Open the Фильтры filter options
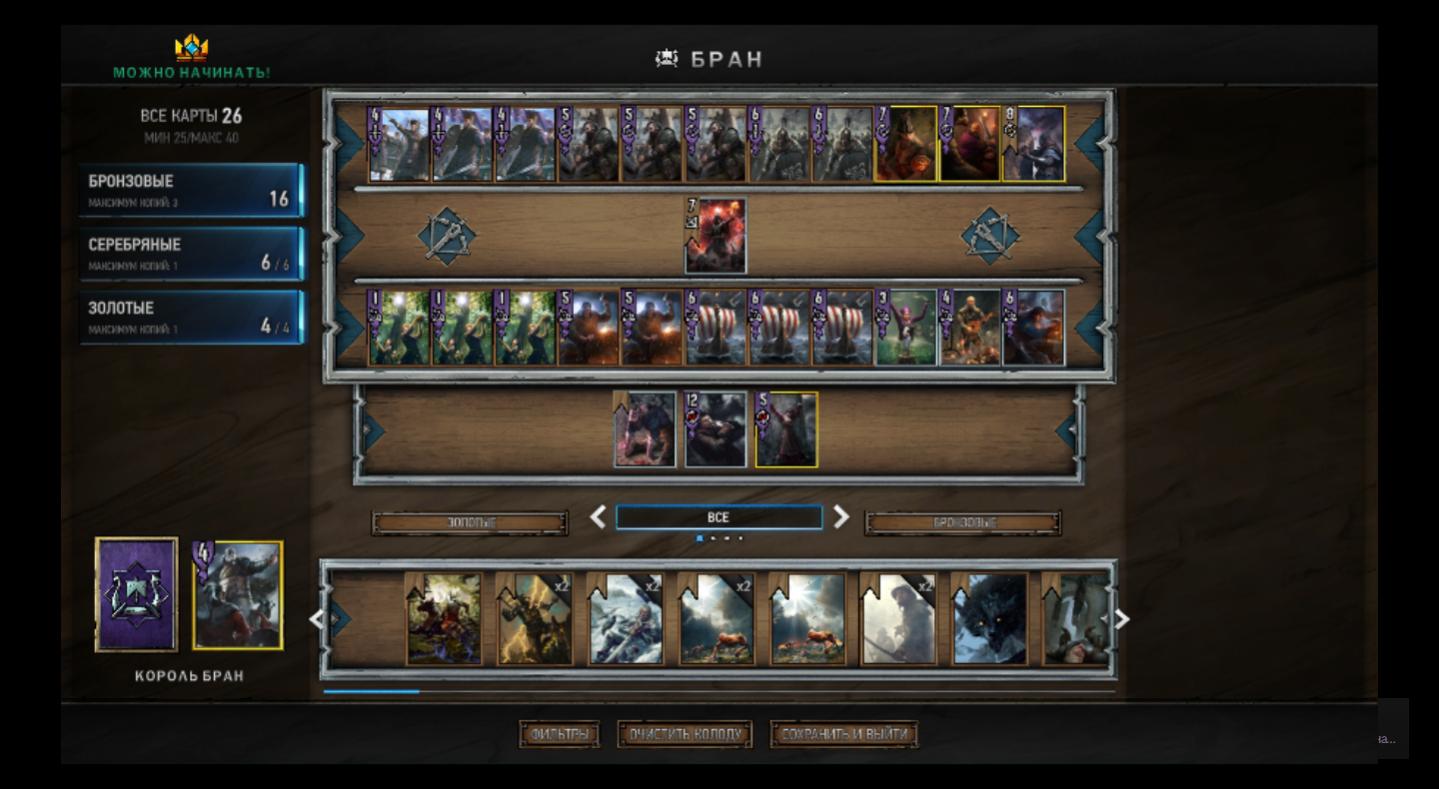1439x789 pixels. click(559, 735)
